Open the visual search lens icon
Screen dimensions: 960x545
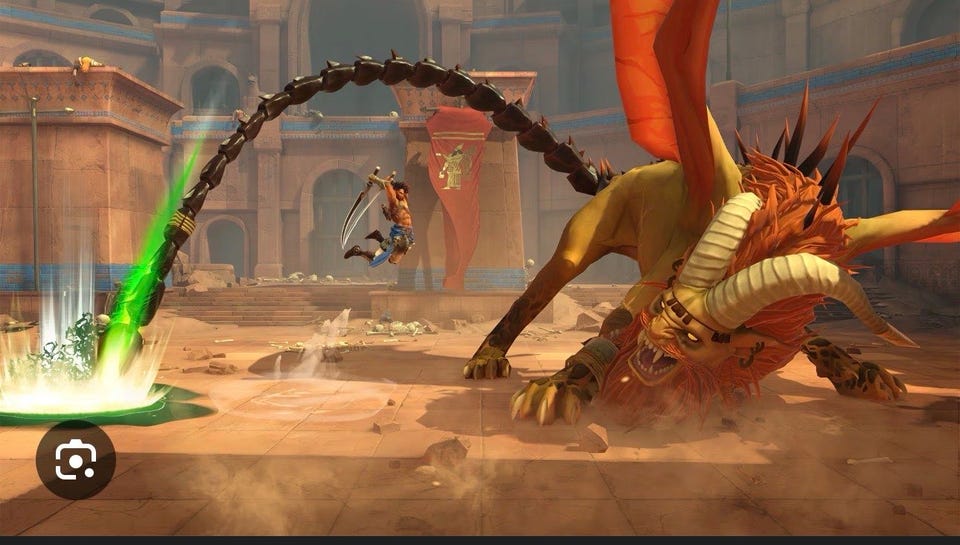click(76, 459)
